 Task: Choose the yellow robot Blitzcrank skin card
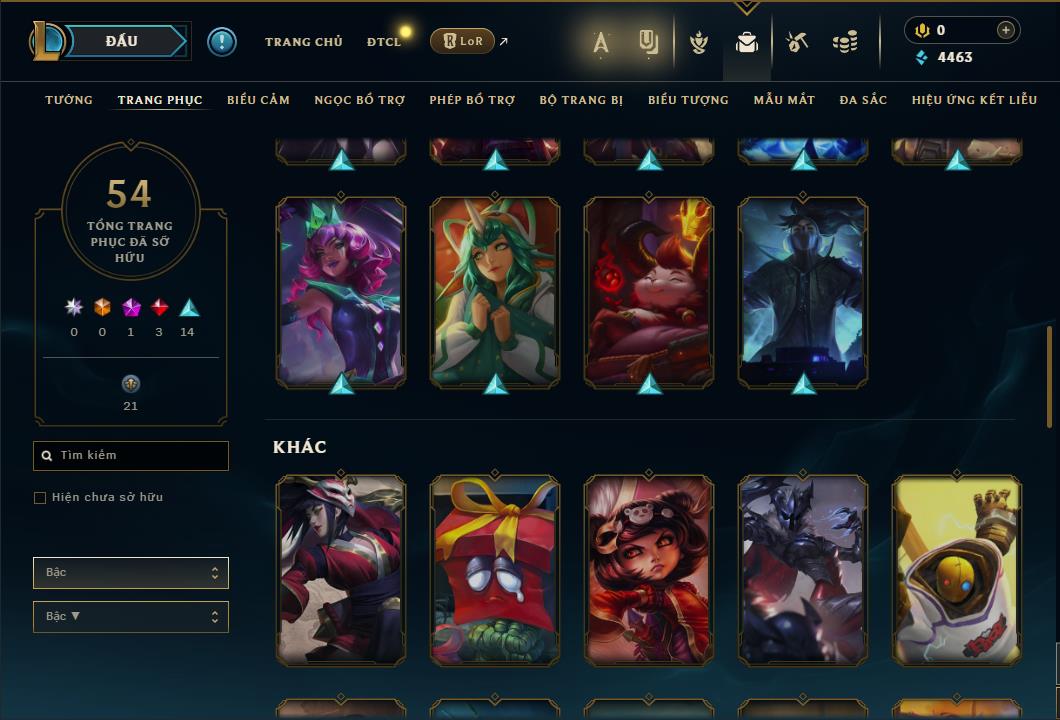(957, 570)
